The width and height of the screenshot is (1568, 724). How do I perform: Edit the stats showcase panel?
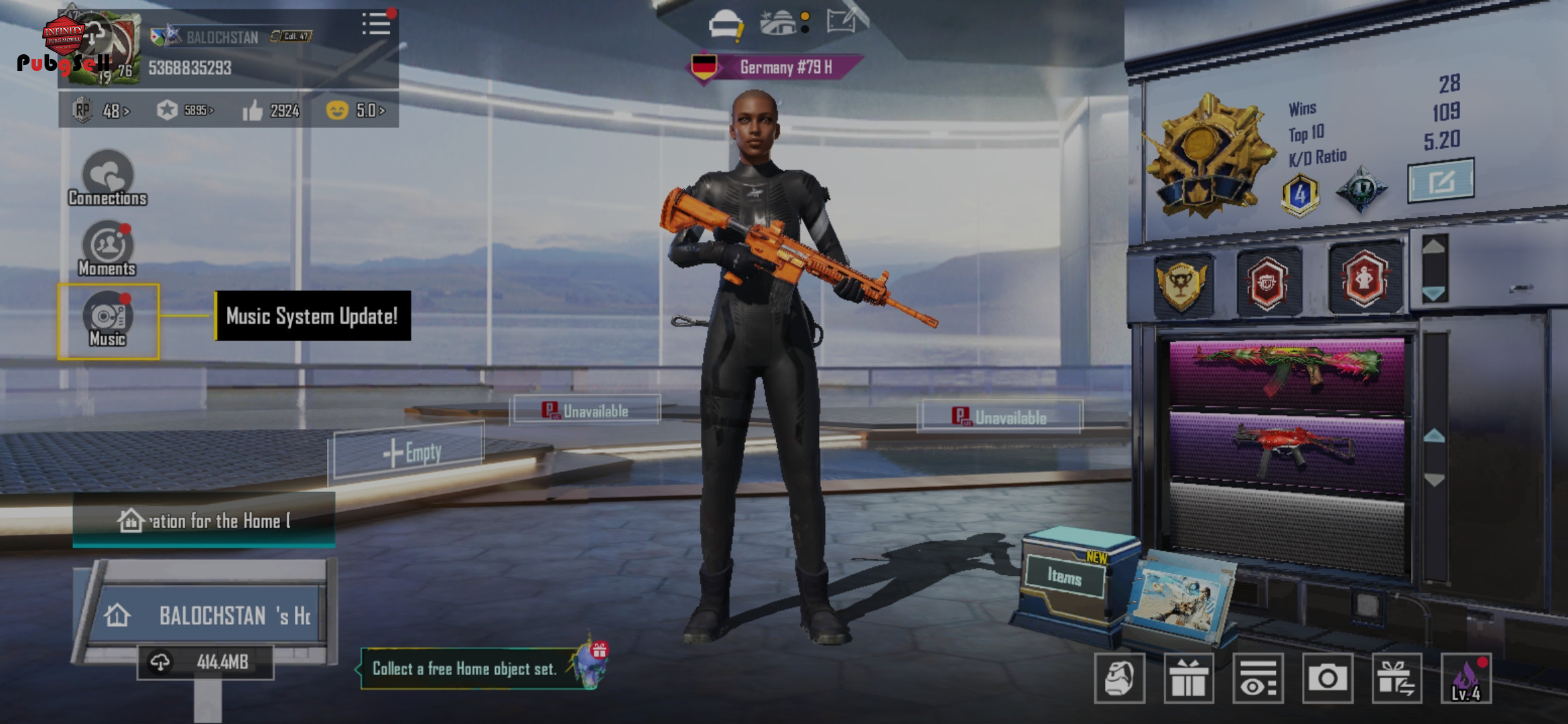coord(1441,180)
